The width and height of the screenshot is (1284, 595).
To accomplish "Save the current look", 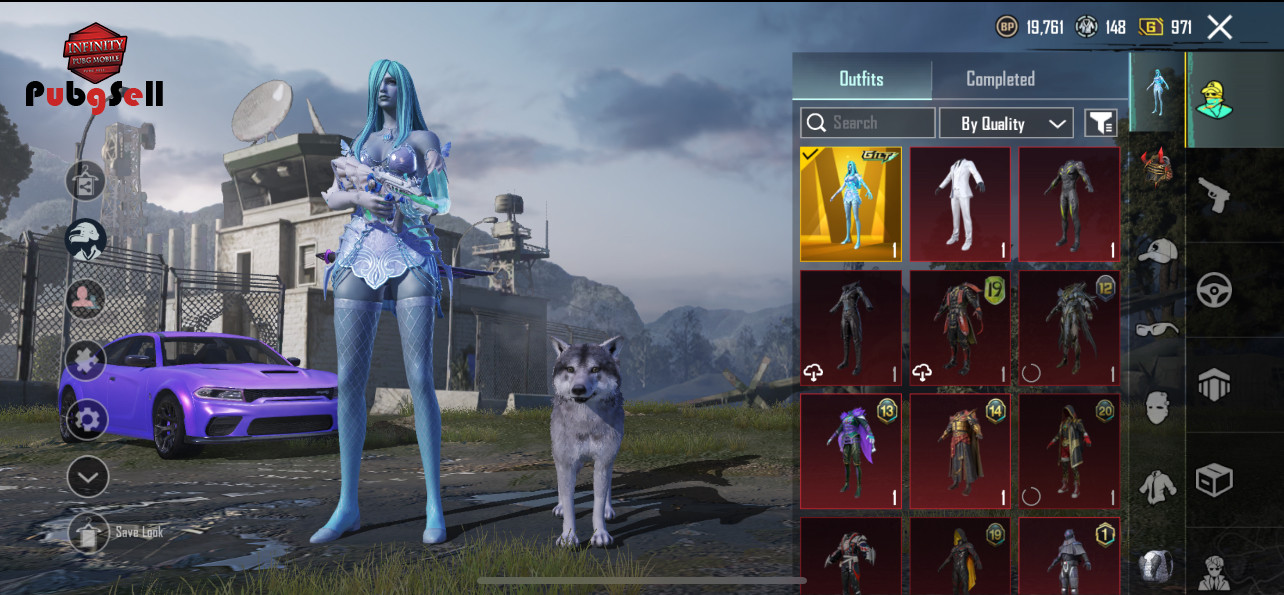I will [x=89, y=533].
